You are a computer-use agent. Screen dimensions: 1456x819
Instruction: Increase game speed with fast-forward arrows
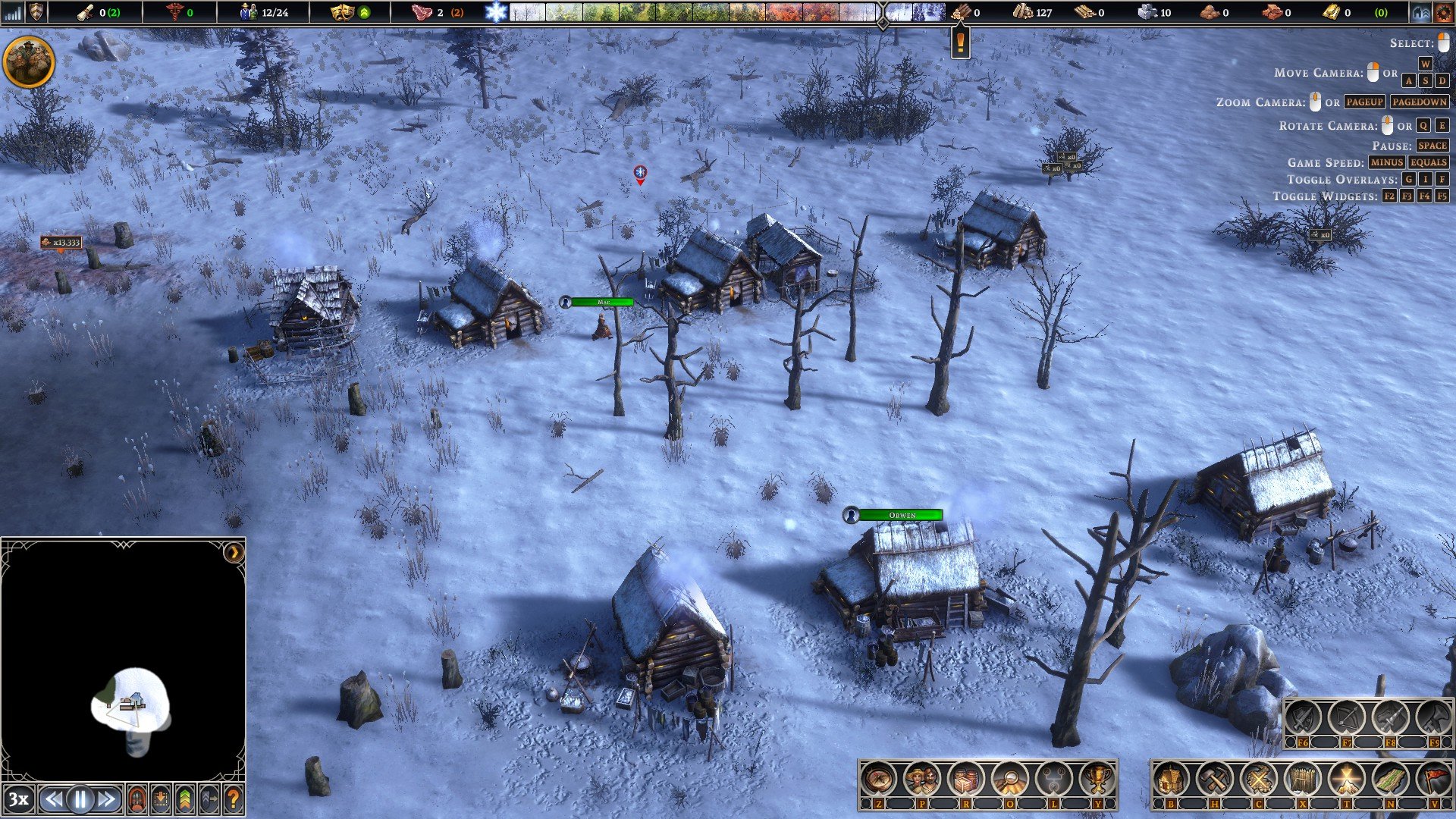point(107,799)
